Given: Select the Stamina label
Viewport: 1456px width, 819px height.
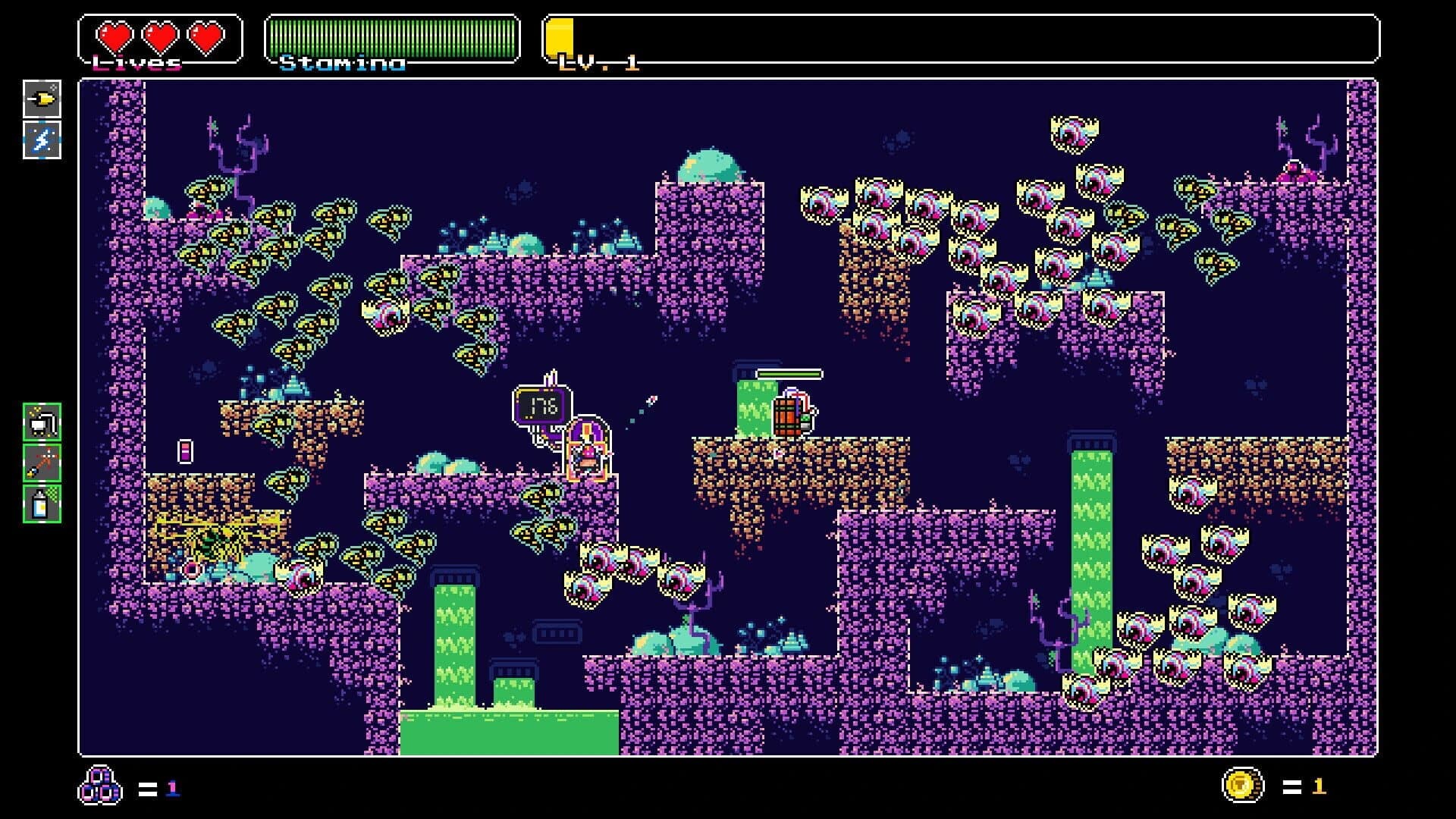Looking at the screenshot, I should [x=340, y=62].
